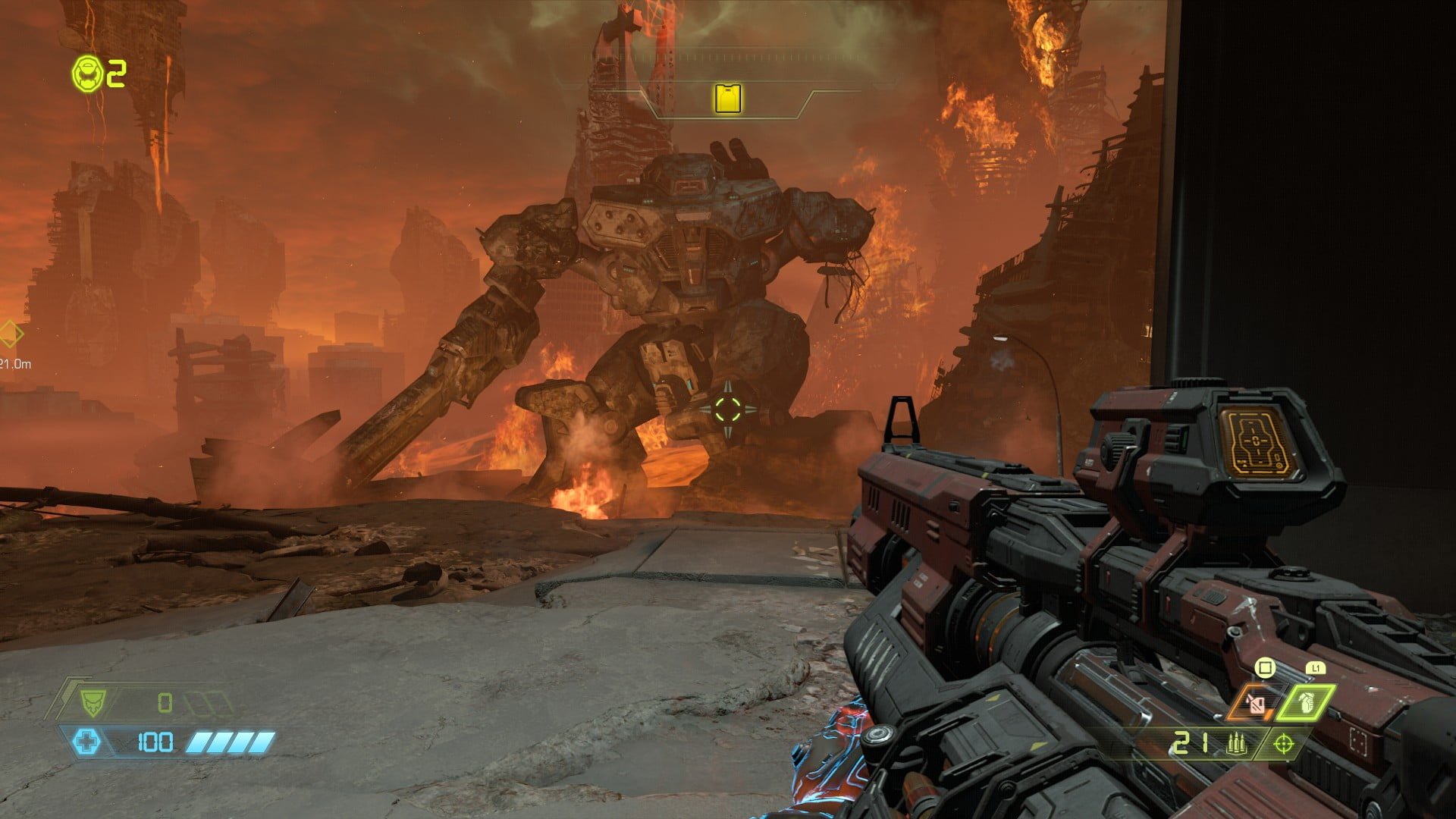
Task: Activate the frag grenade equipment icon
Action: pyautogui.click(x=1305, y=703)
